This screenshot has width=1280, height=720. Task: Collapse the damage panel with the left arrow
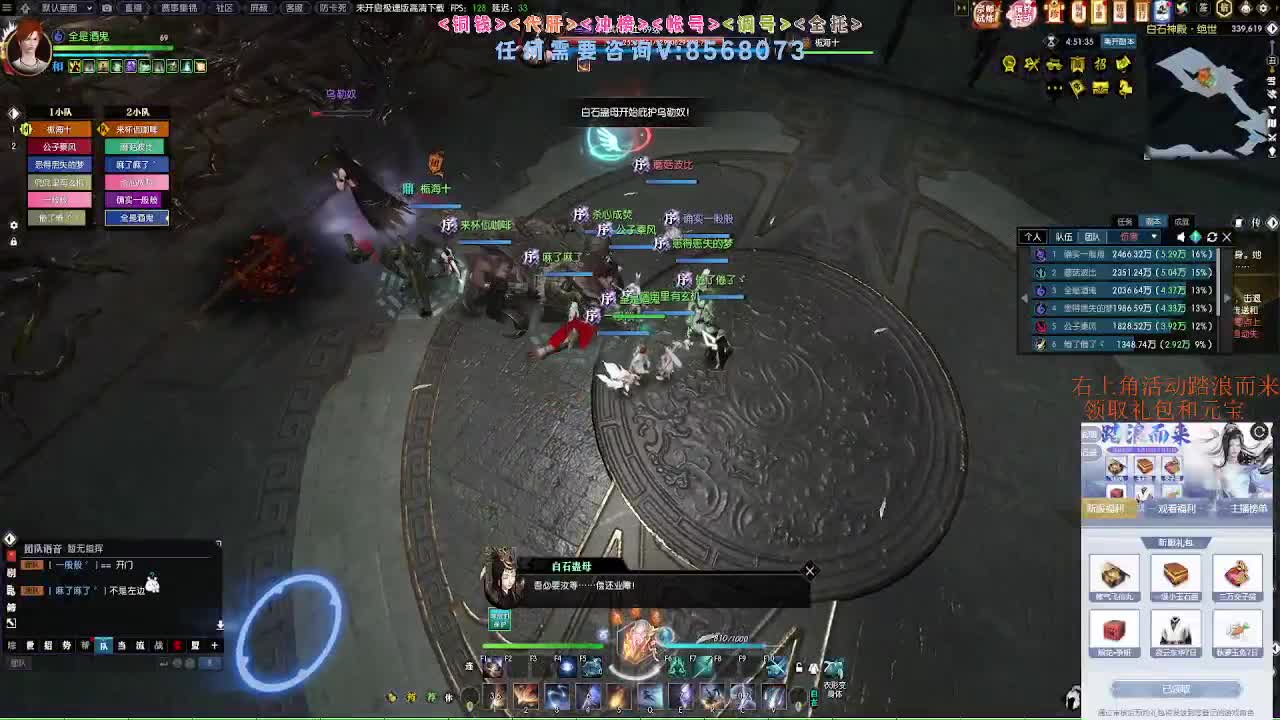(x=1025, y=299)
